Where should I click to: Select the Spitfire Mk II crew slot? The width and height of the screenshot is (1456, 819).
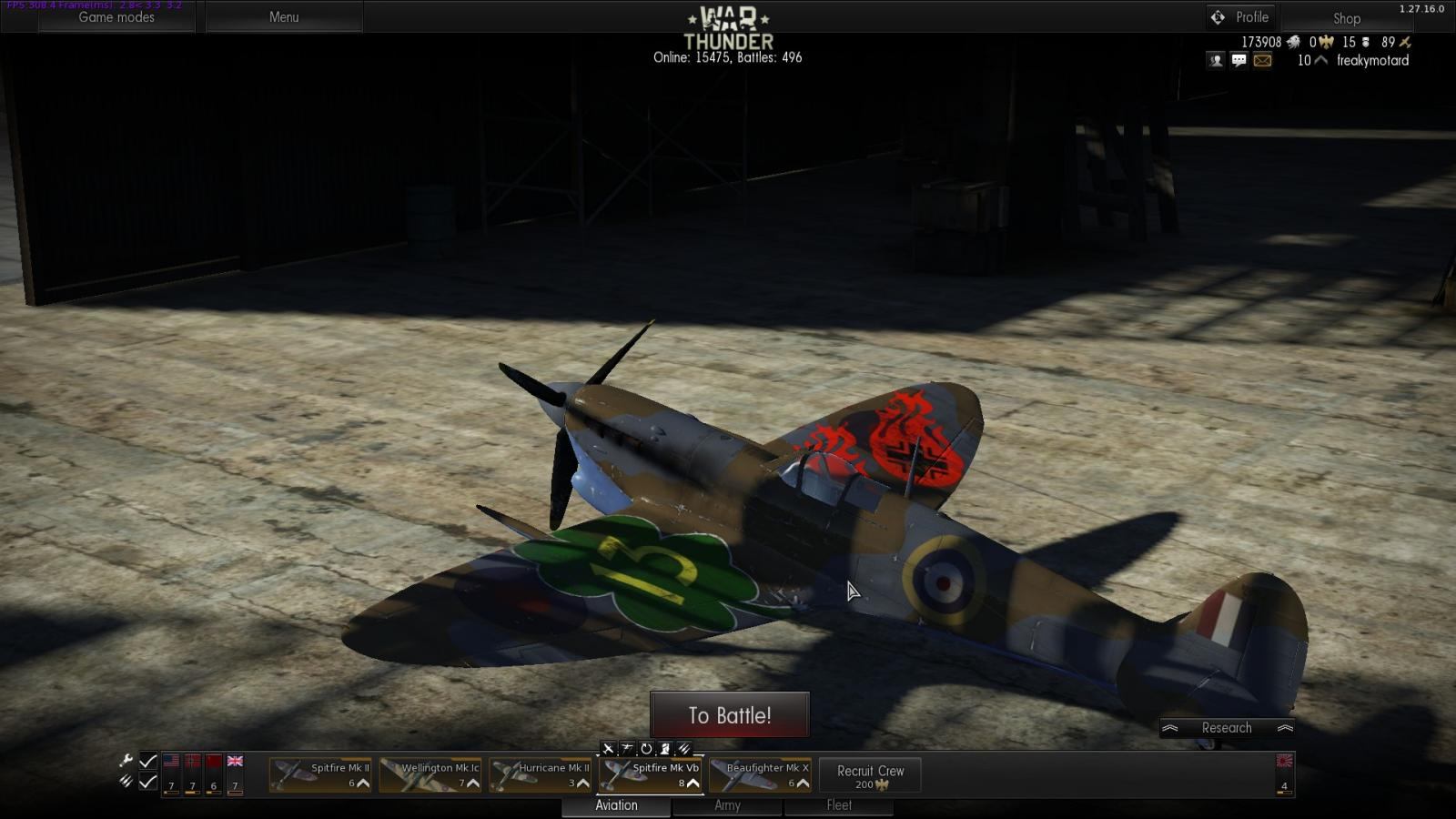click(x=320, y=774)
